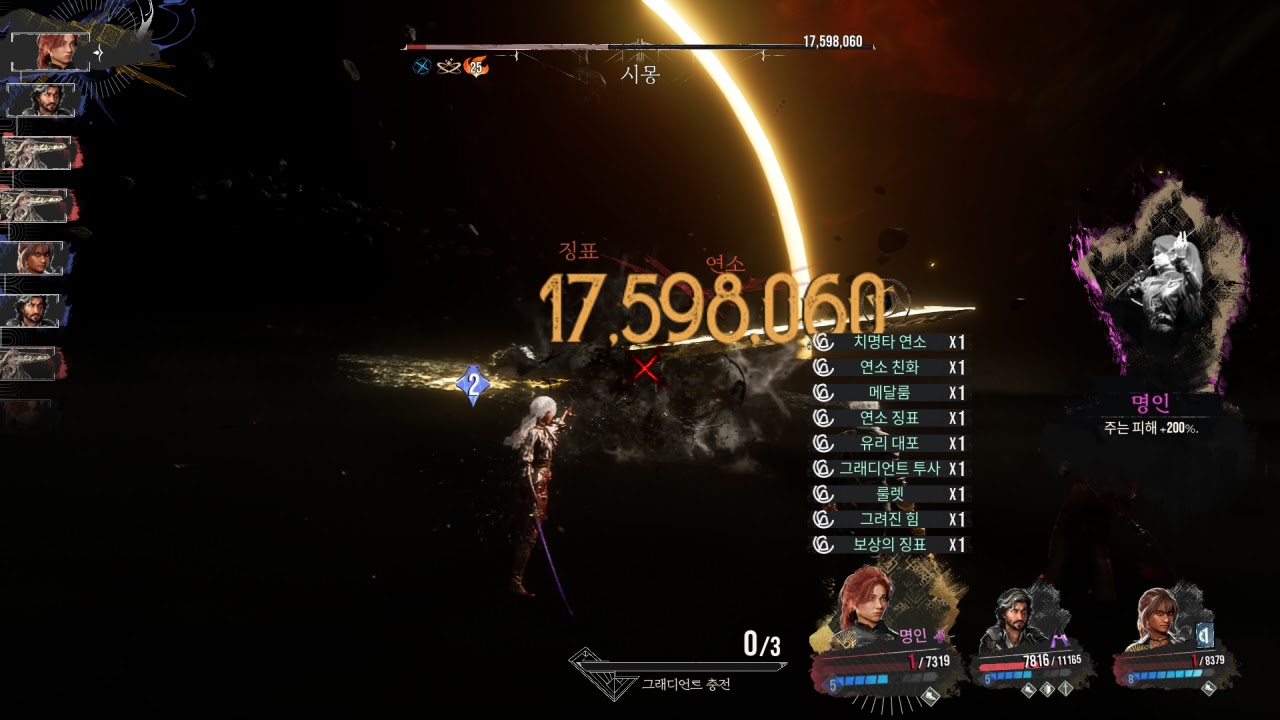The image size is (1280, 720).
Task: Select the red-haired party member portrait labeled 명인
Action: (868, 608)
